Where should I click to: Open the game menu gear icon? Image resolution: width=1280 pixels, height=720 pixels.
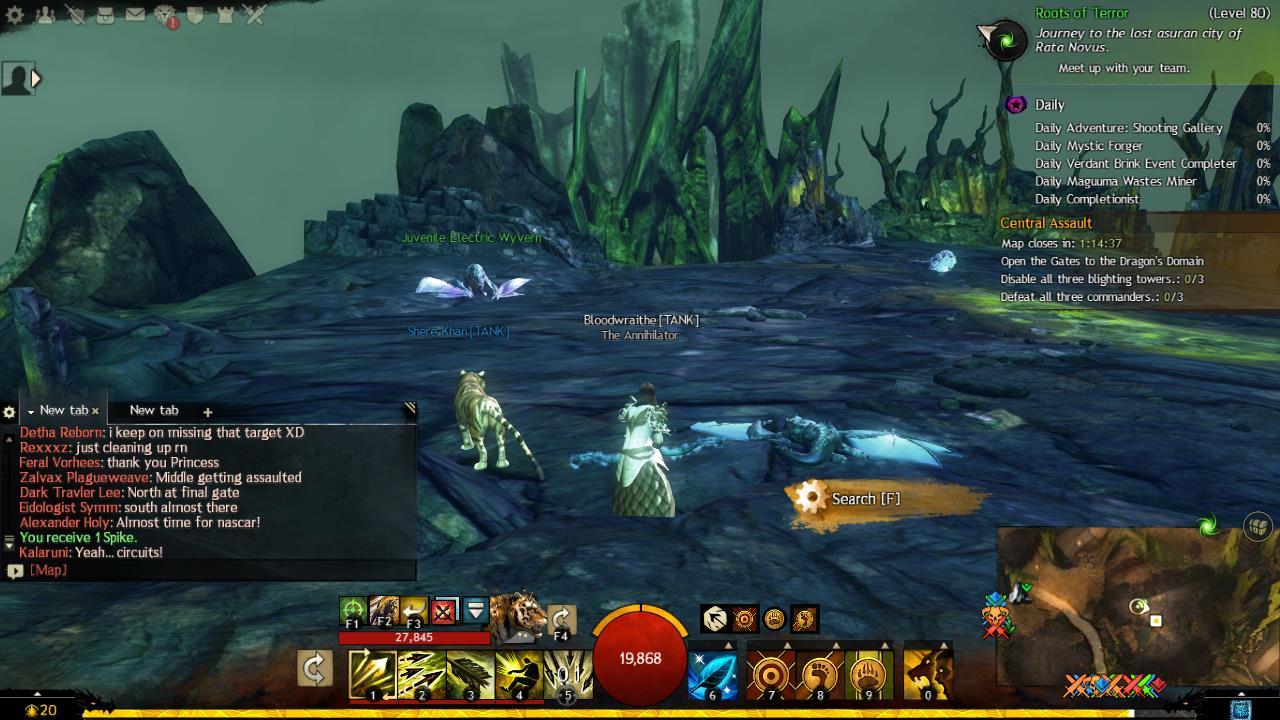[15, 15]
